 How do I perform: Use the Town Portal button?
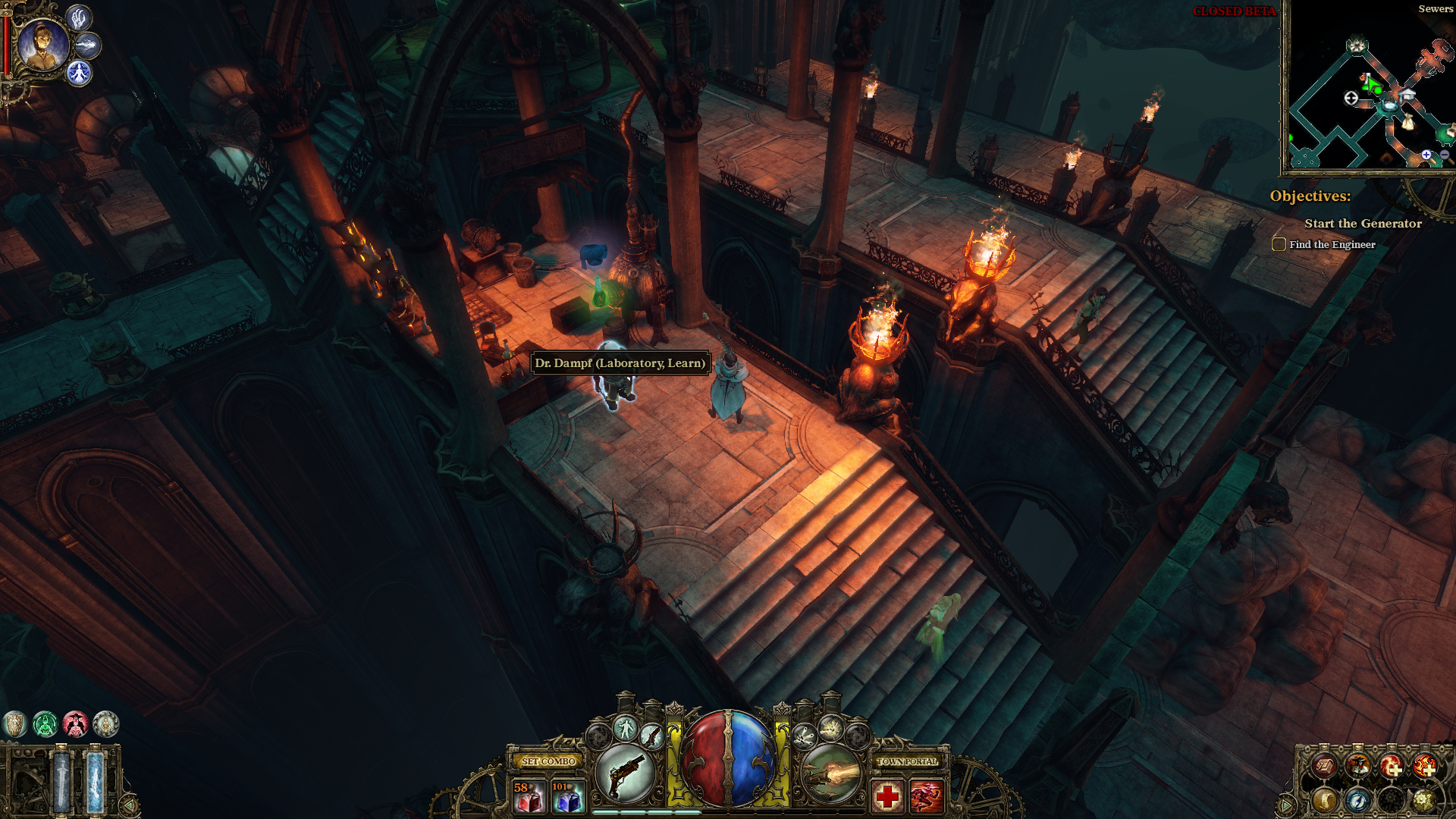pyautogui.click(x=907, y=761)
